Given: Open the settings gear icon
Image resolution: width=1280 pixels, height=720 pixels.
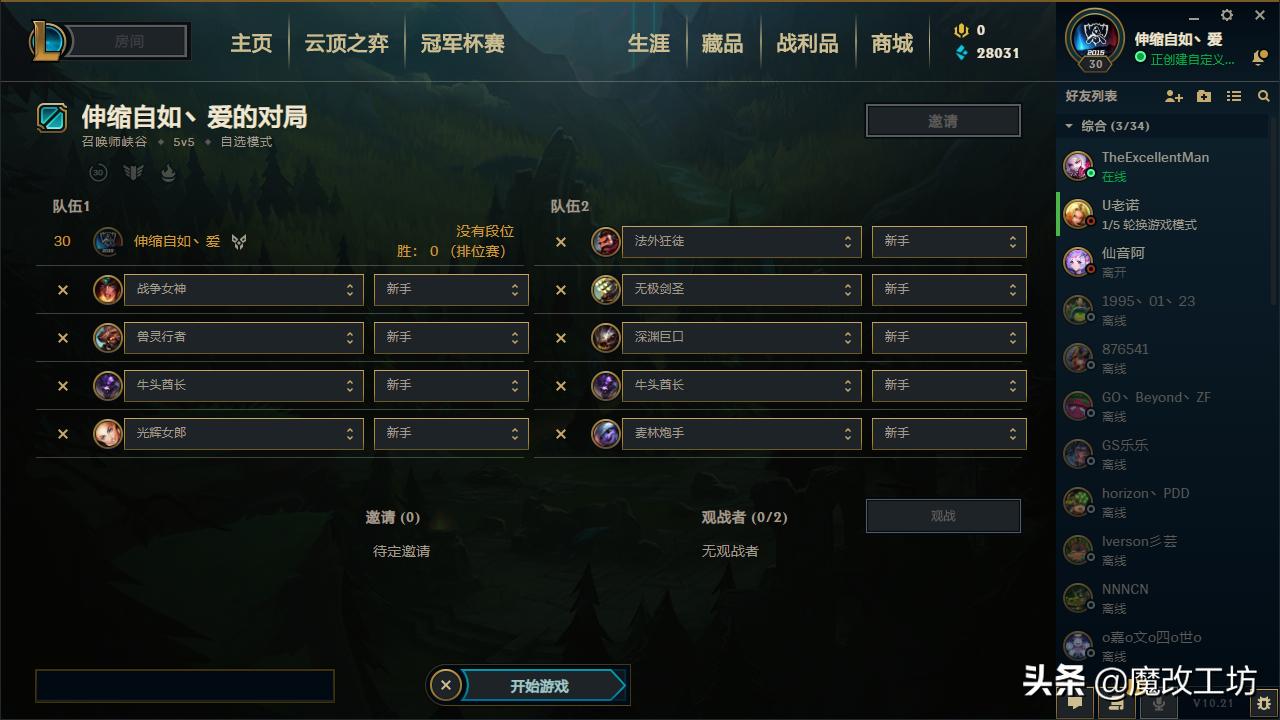Looking at the screenshot, I should 1226,15.
